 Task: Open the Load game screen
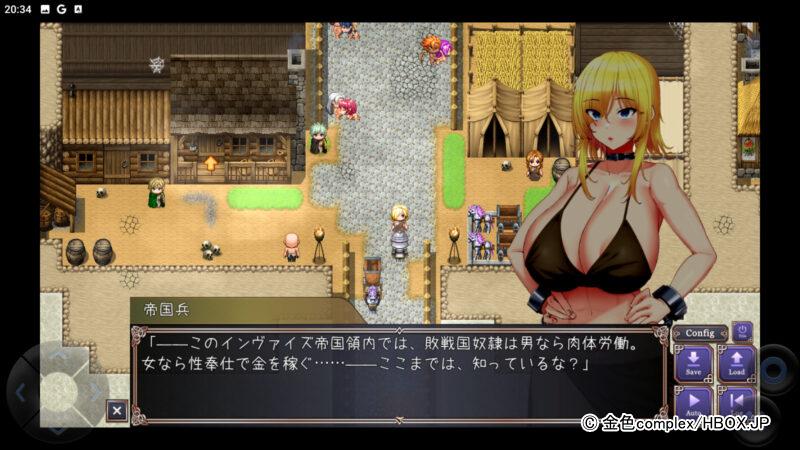(x=736, y=363)
